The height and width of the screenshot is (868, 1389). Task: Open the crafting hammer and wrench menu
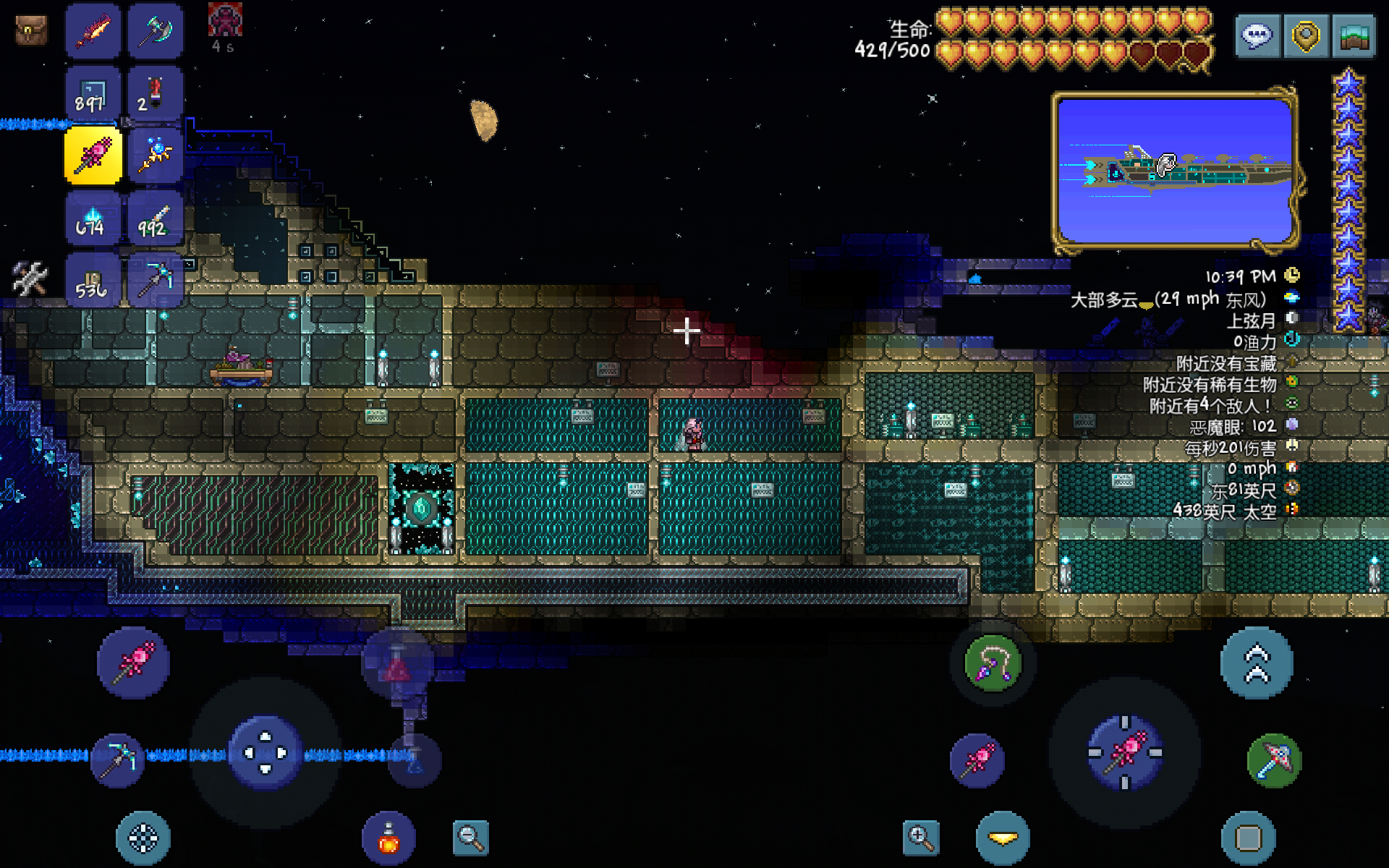(30, 278)
